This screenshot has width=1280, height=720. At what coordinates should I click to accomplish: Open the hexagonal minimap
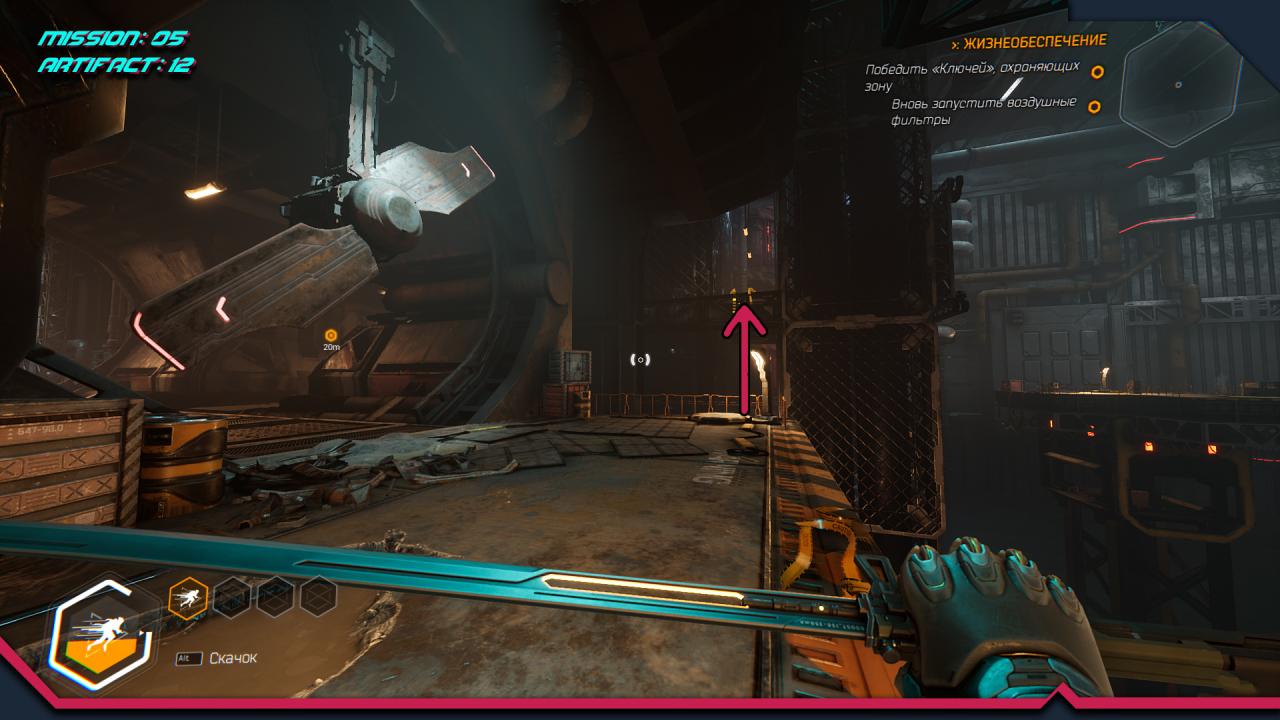pyautogui.click(x=1179, y=87)
